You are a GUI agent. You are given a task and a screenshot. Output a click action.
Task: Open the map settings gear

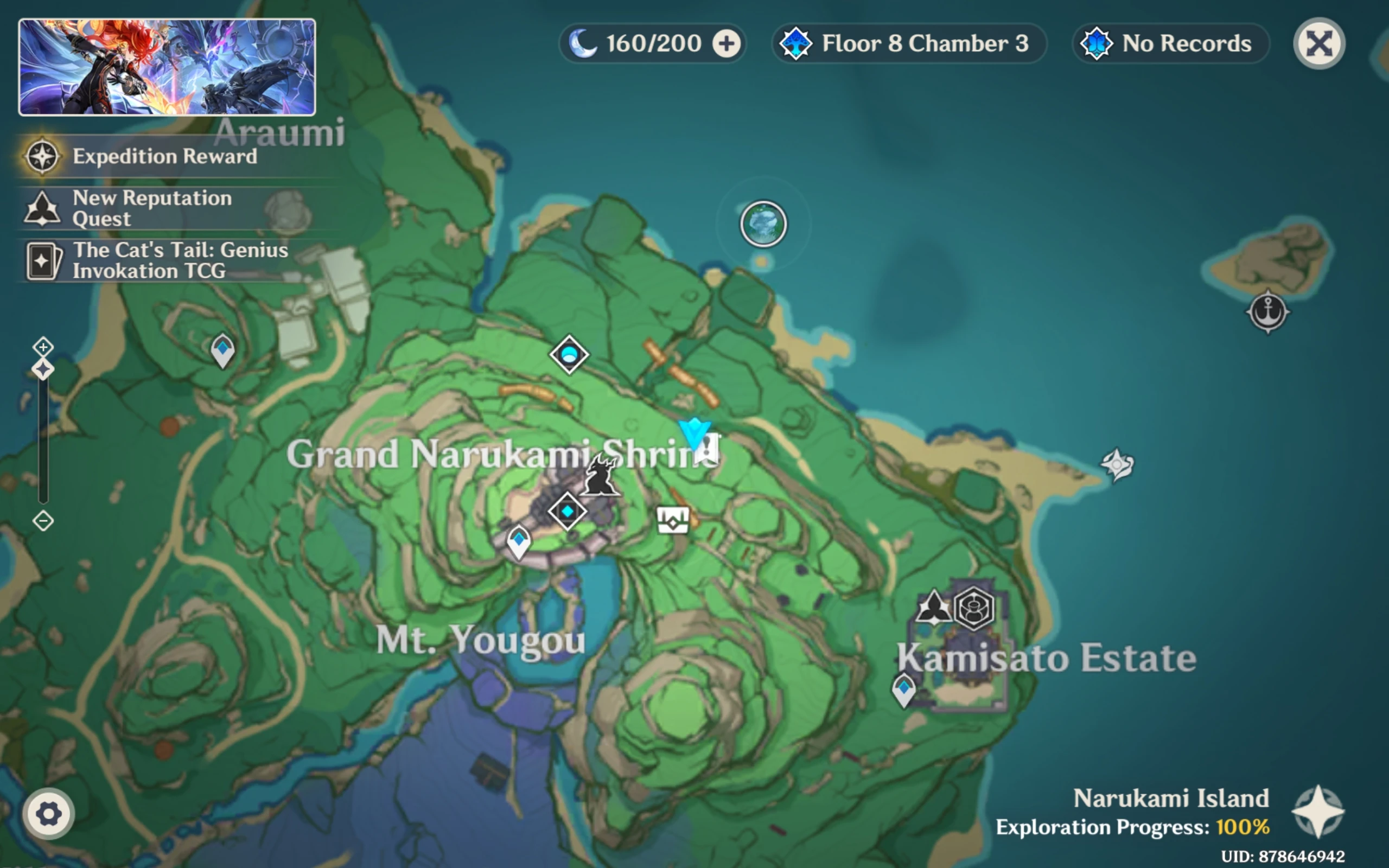(x=48, y=813)
